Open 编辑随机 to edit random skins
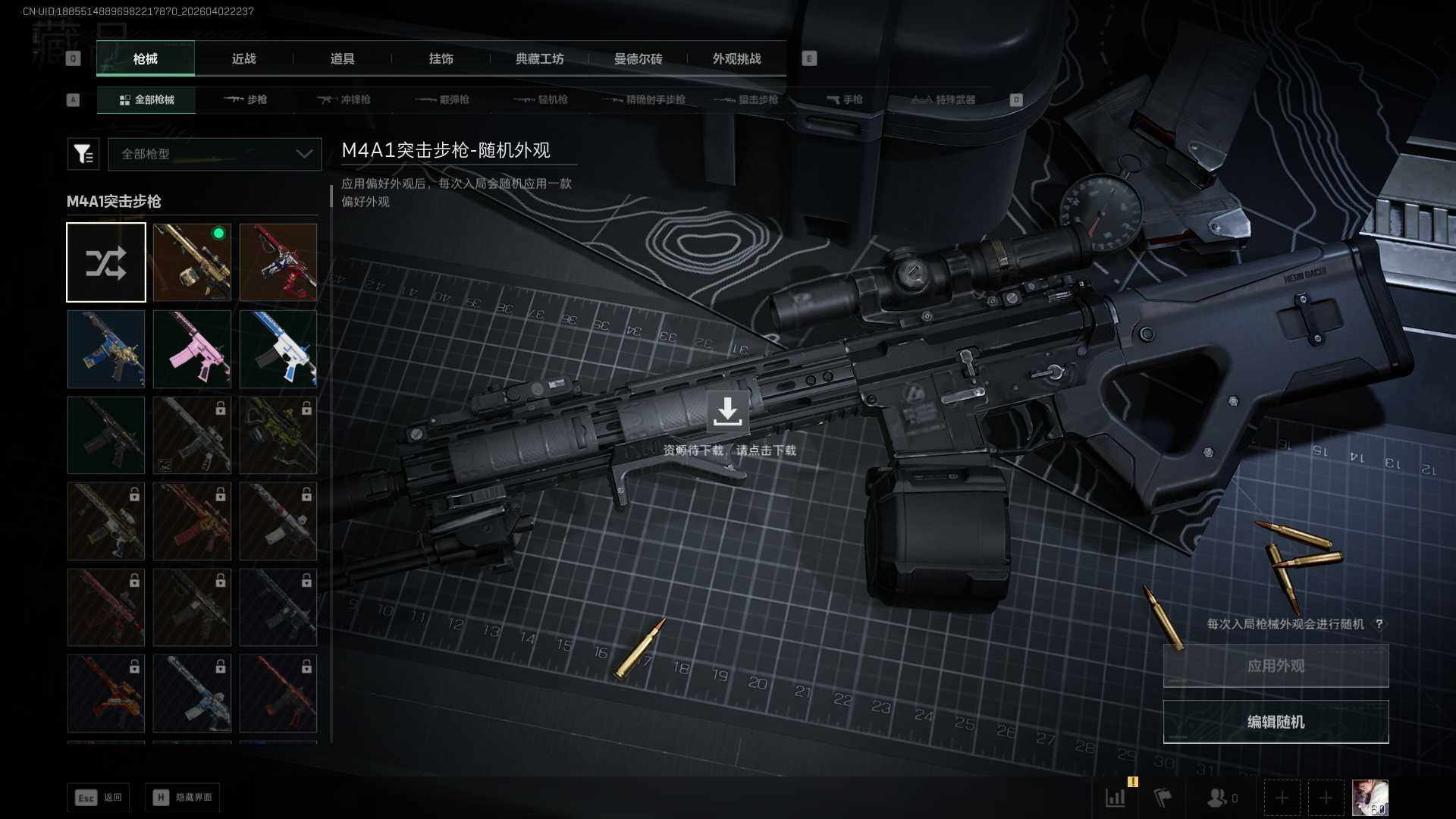 pos(1276,722)
